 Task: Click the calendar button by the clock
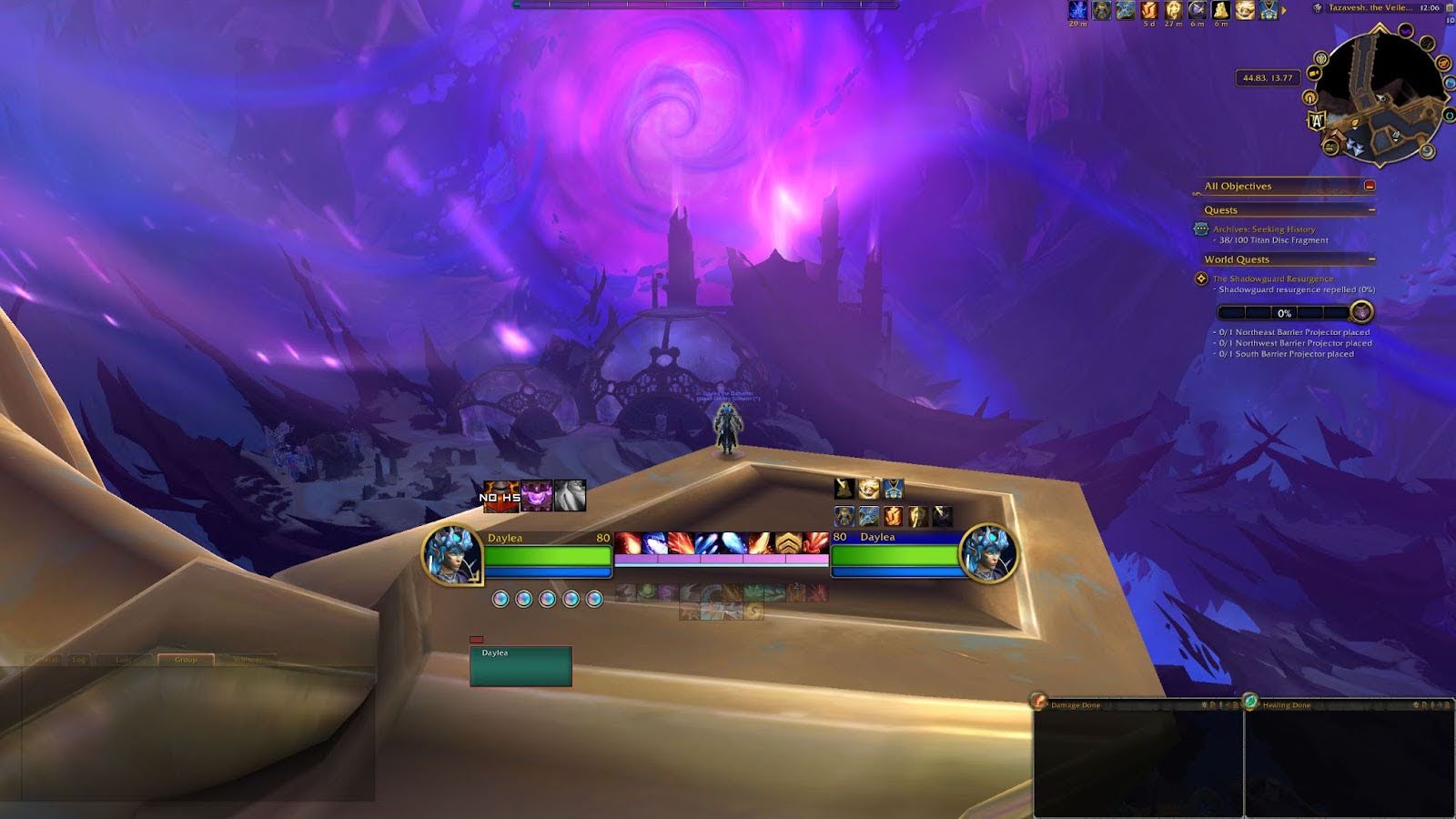[x=1450, y=7]
